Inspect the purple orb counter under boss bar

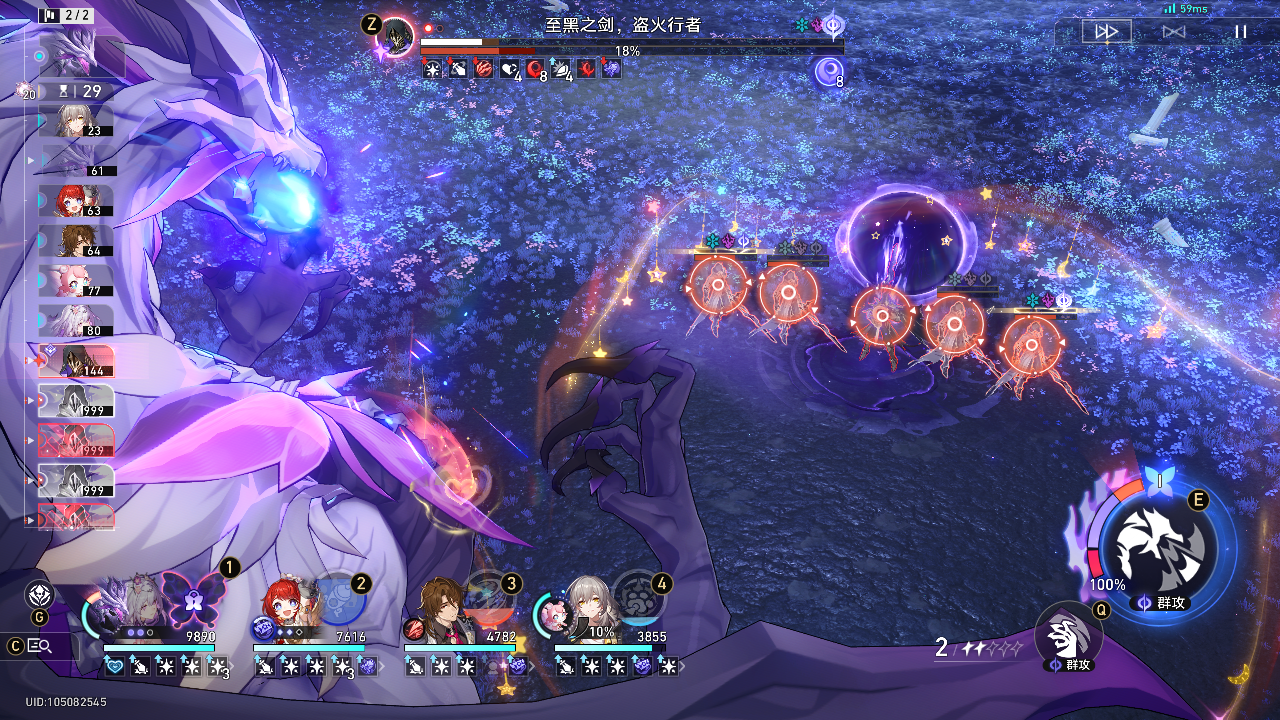coord(829,71)
